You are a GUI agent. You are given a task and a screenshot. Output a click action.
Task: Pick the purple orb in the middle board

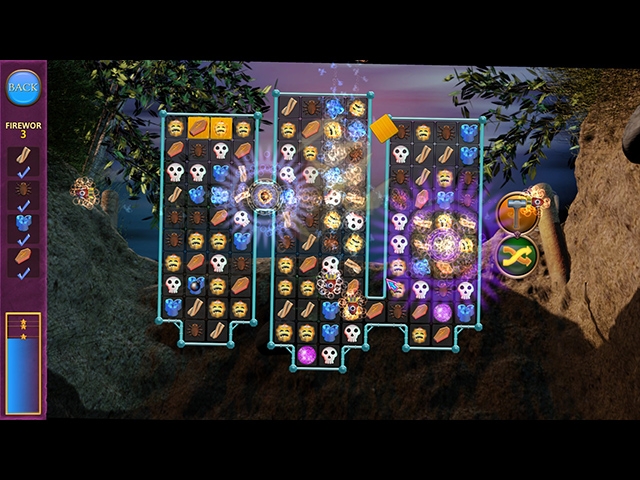click(x=307, y=354)
